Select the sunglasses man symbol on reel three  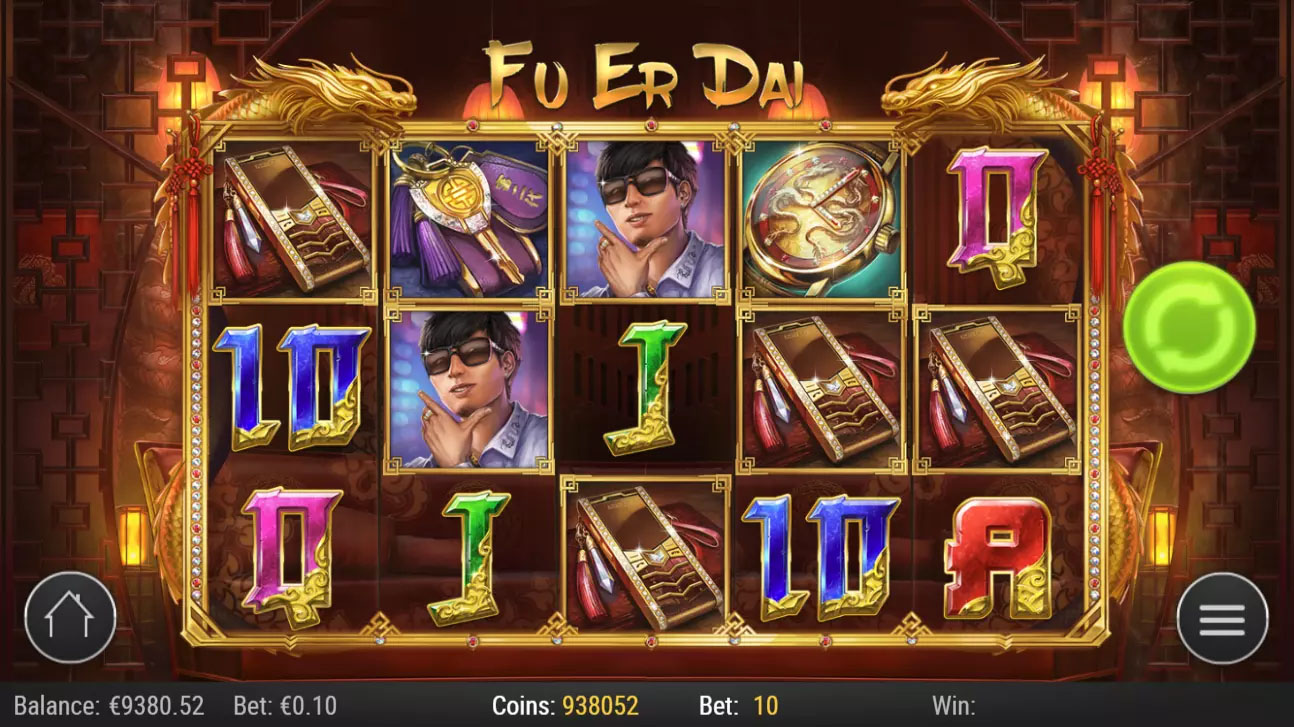coord(645,213)
